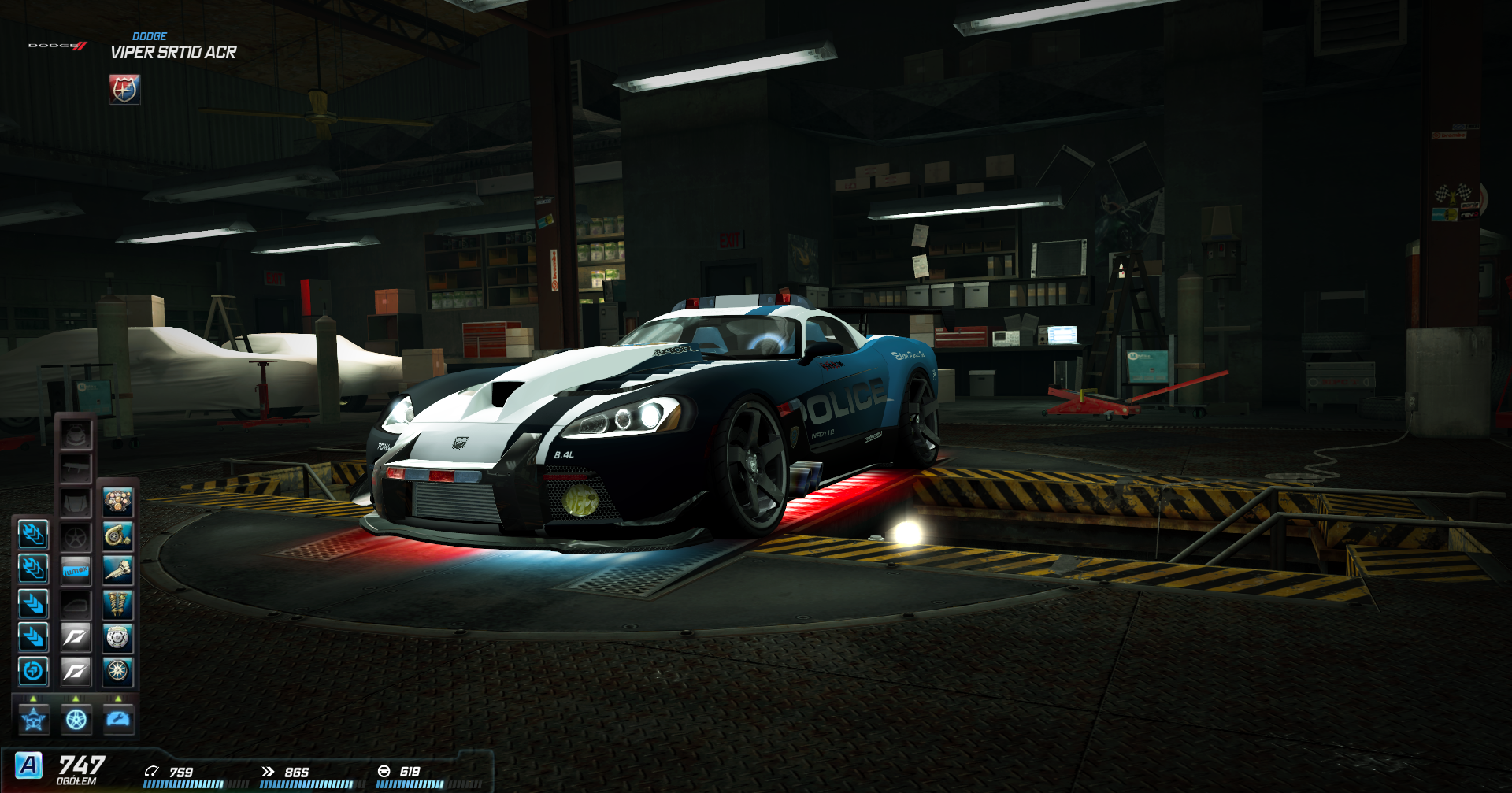Choose the transmission gearbox part slot
This screenshot has width=1512, height=793.
pos(118,570)
